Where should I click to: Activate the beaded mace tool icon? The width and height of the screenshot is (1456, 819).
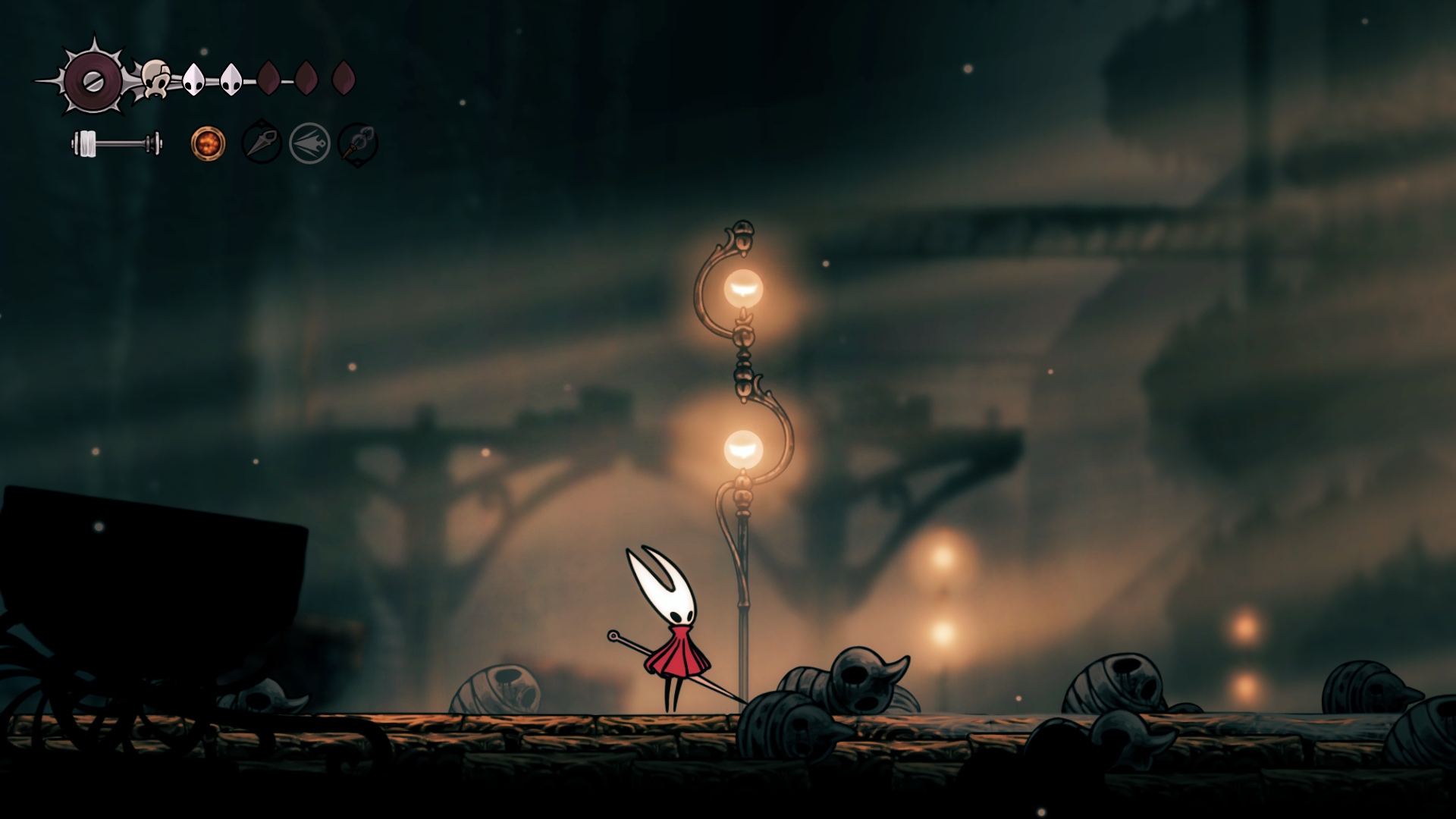tap(357, 143)
